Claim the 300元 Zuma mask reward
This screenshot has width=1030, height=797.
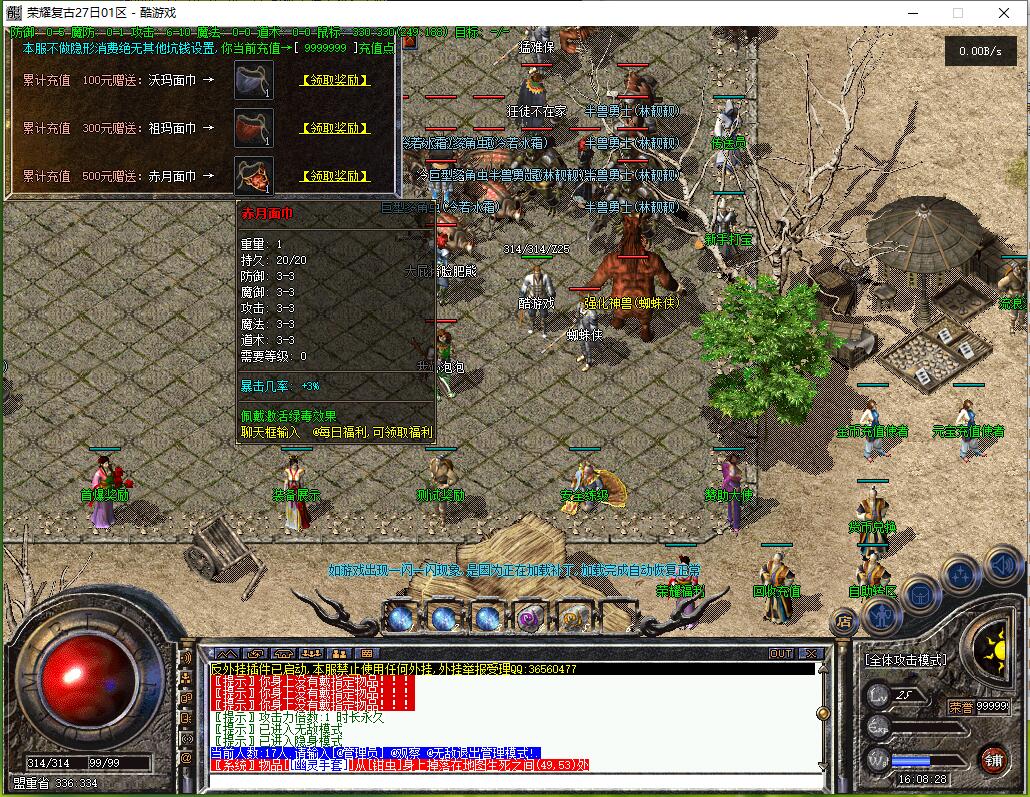335,128
